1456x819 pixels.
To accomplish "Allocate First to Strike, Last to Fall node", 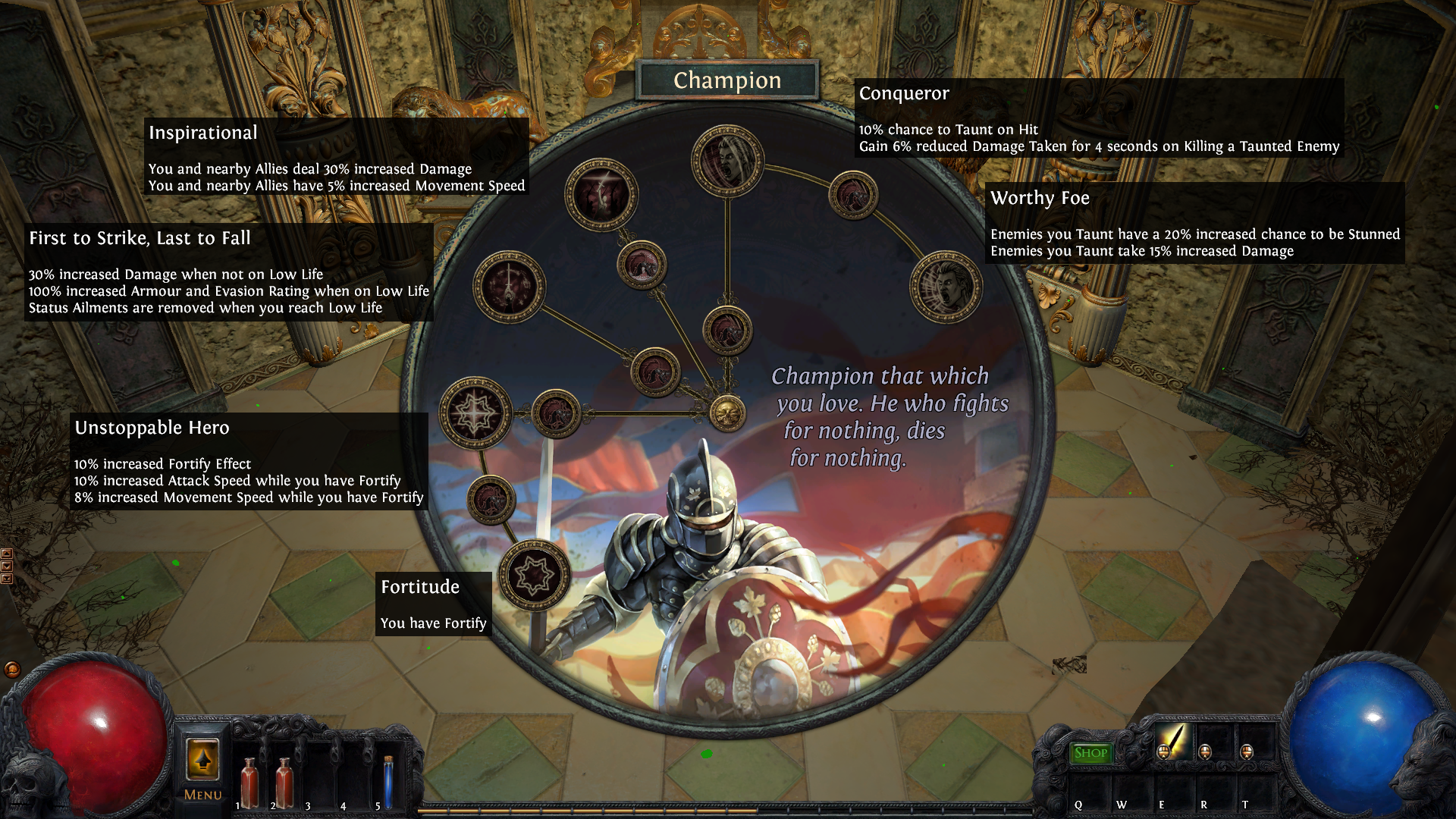I will coord(509,287).
